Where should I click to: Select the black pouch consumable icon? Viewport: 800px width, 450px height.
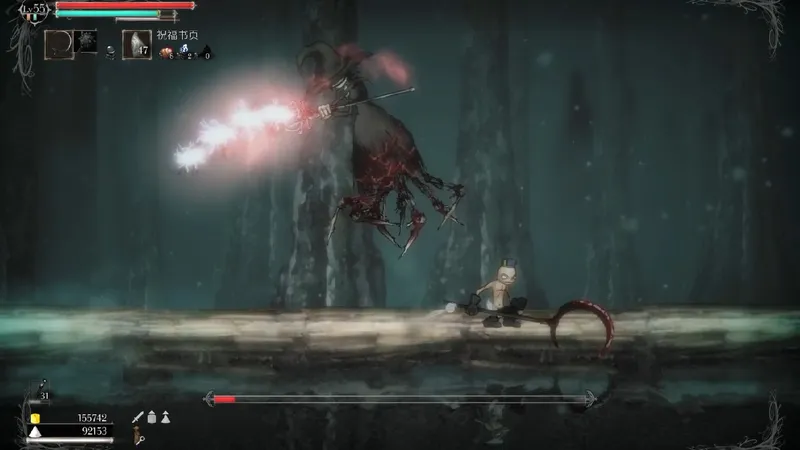coord(206,53)
